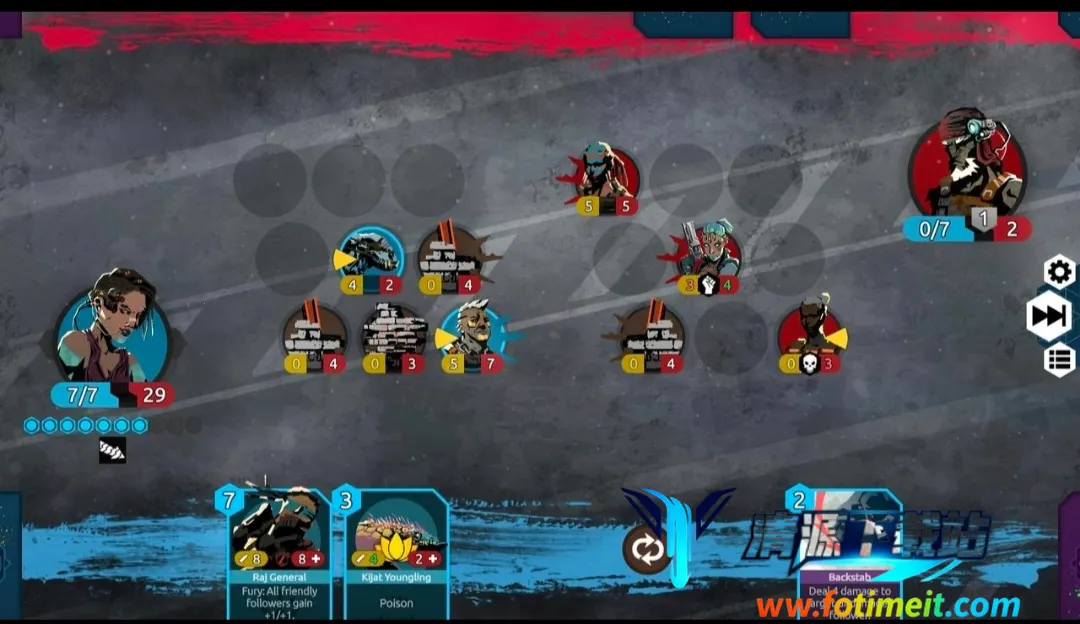The height and width of the screenshot is (624, 1080).
Task: Click the fast-forward end turn button
Action: (1049, 316)
